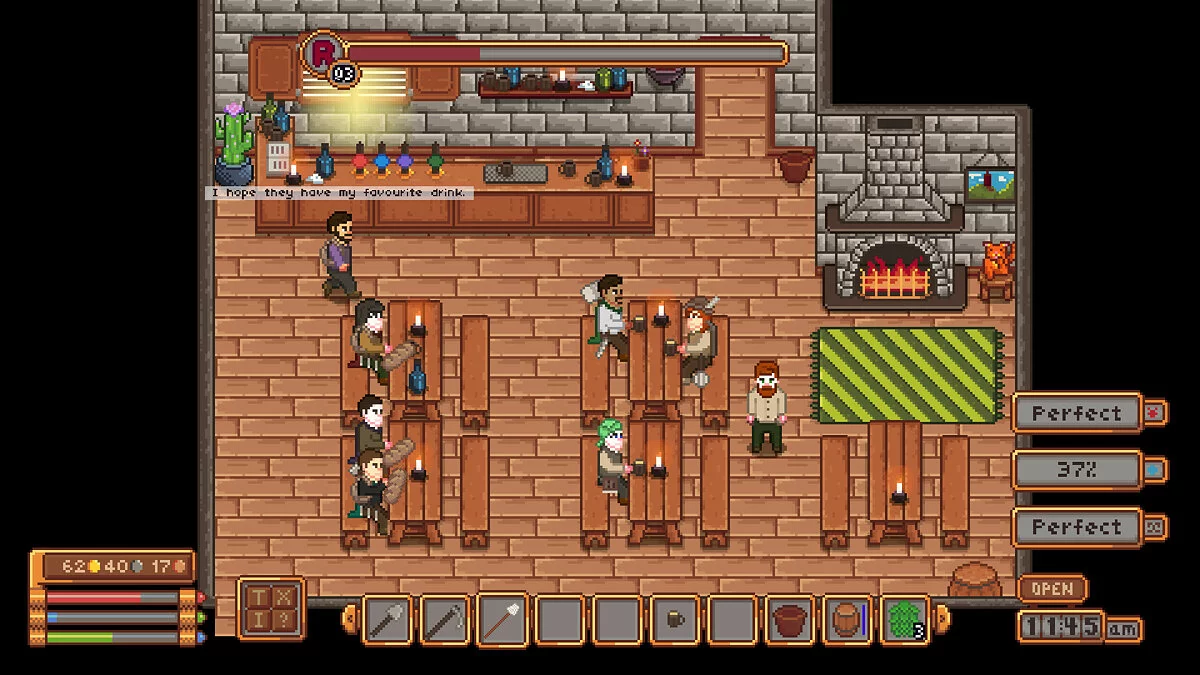This screenshot has height=675, width=1200.
Task: Click the hotbar's left scroll arrow
Action: [x=350, y=618]
